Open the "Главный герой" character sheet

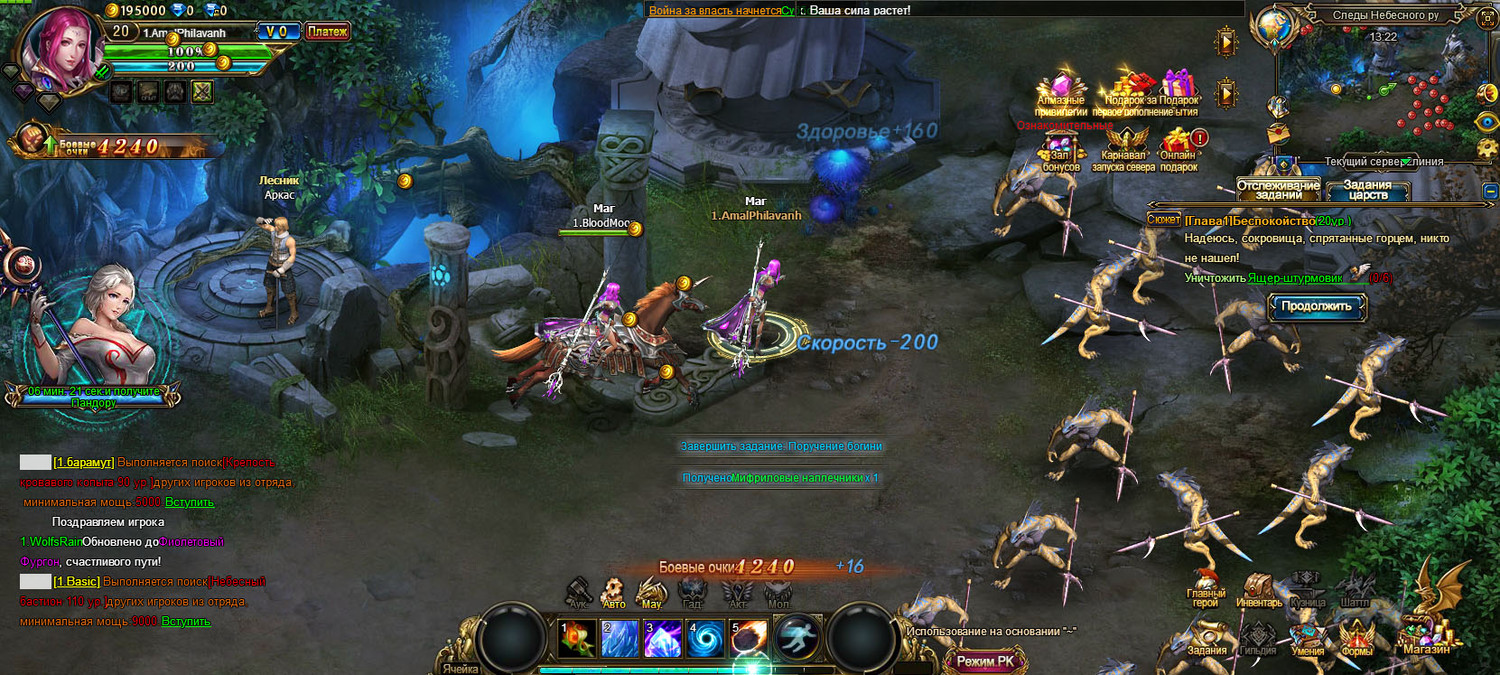[x=1206, y=589]
